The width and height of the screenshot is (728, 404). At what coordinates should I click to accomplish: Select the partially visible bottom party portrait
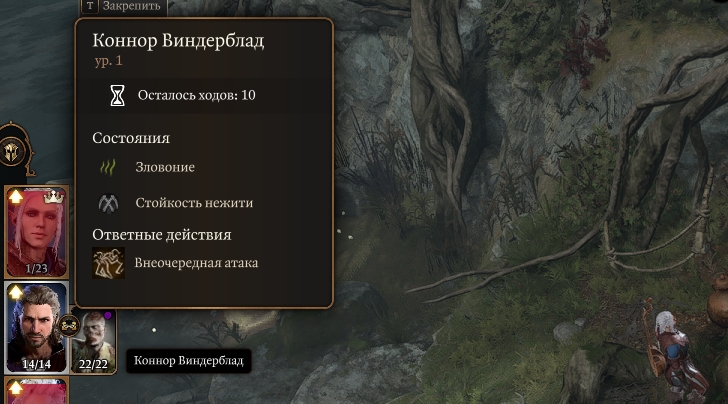click(36, 391)
